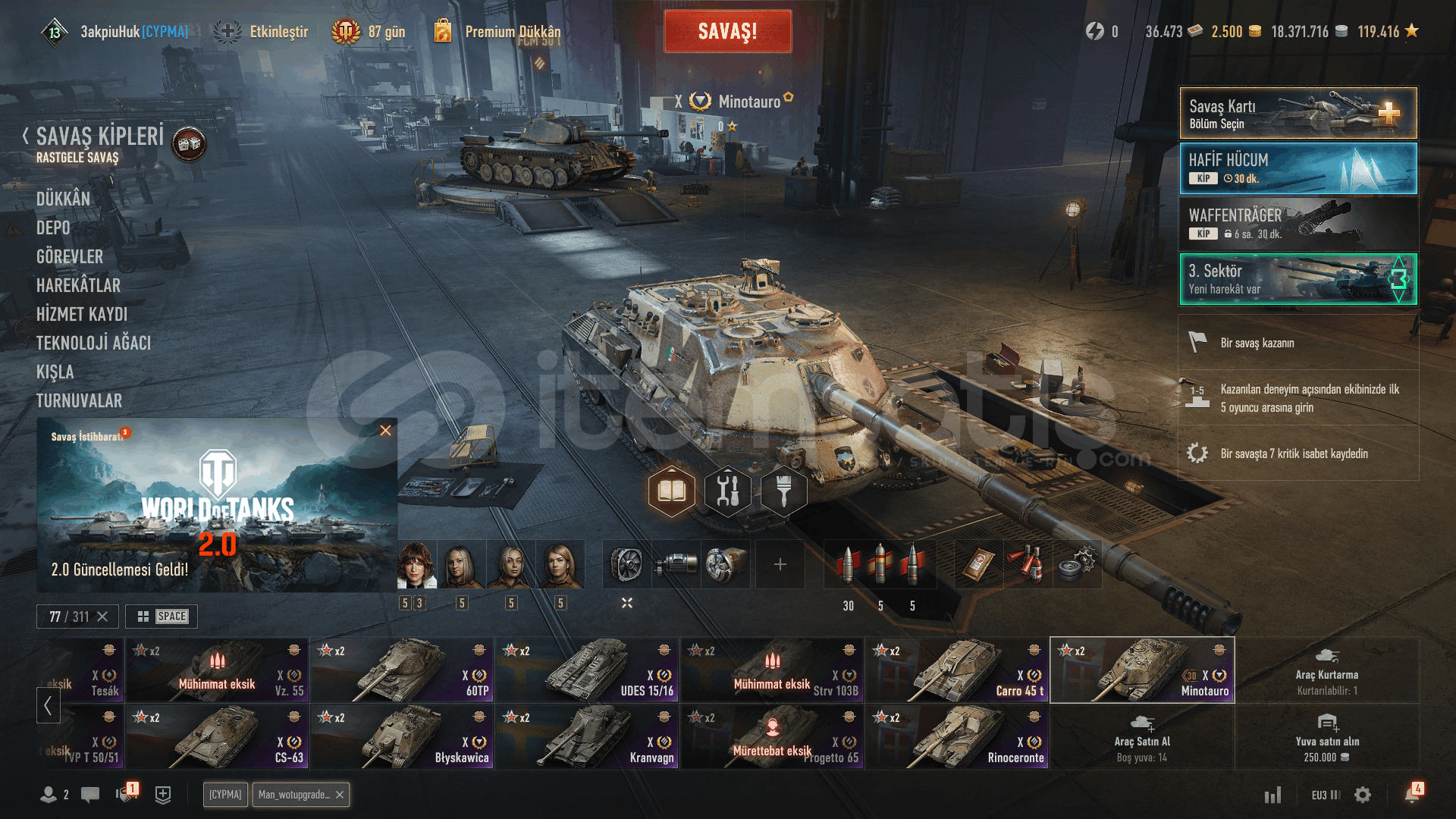Start battle with the SAVAŞ! button
This screenshot has height=819, width=1456.
[x=727, y=32]
